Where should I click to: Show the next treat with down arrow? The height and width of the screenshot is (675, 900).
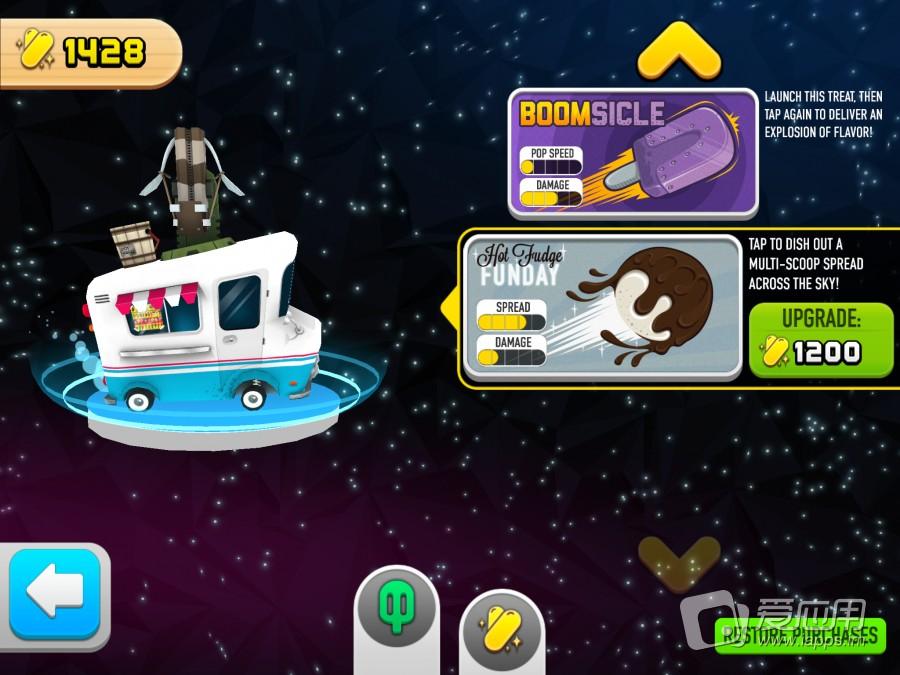[x=679, y=560]
